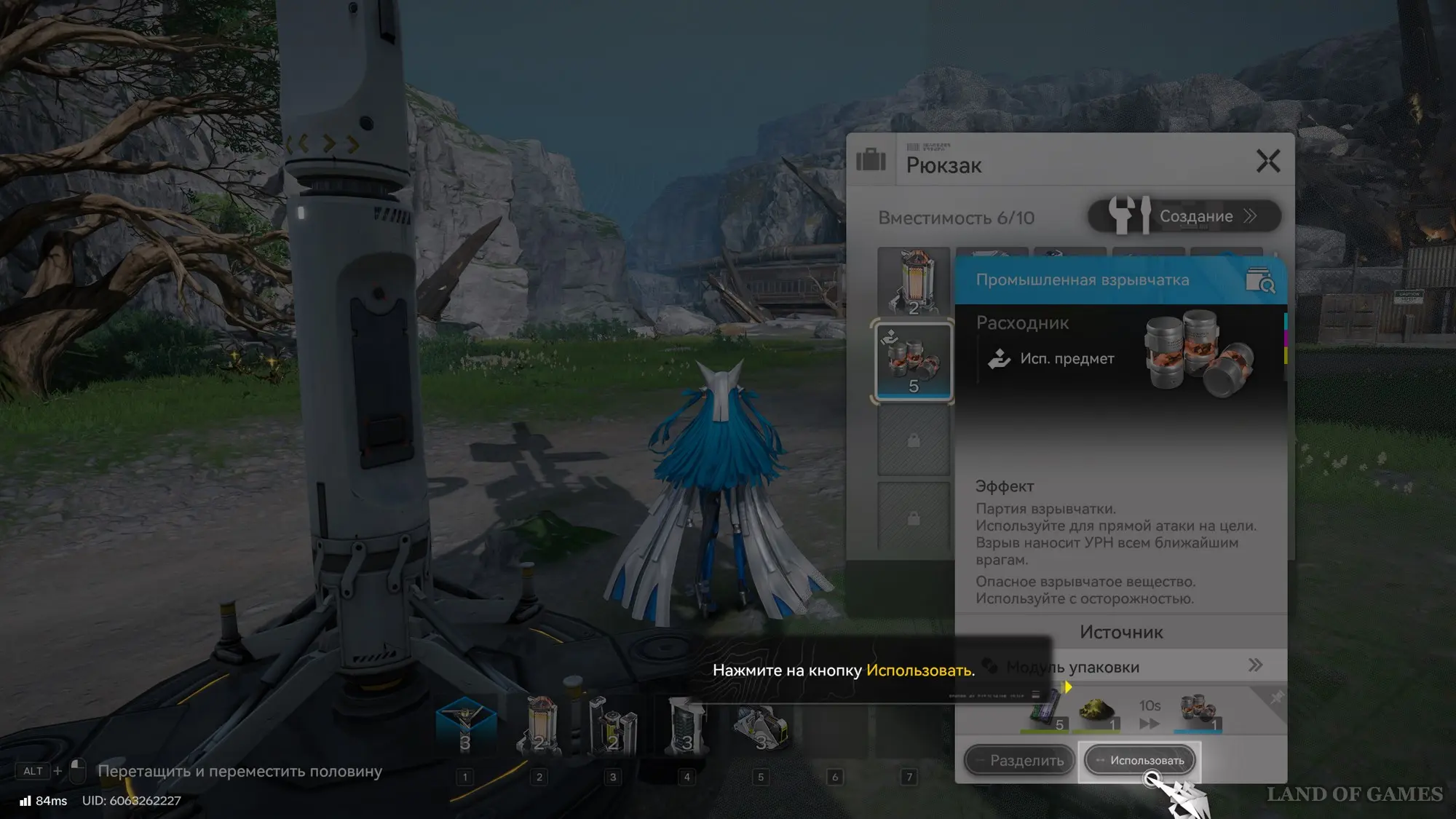Open the Создание crafting menu
Viewport: 1456px width, 819px height.
[x=1184, y=216]
